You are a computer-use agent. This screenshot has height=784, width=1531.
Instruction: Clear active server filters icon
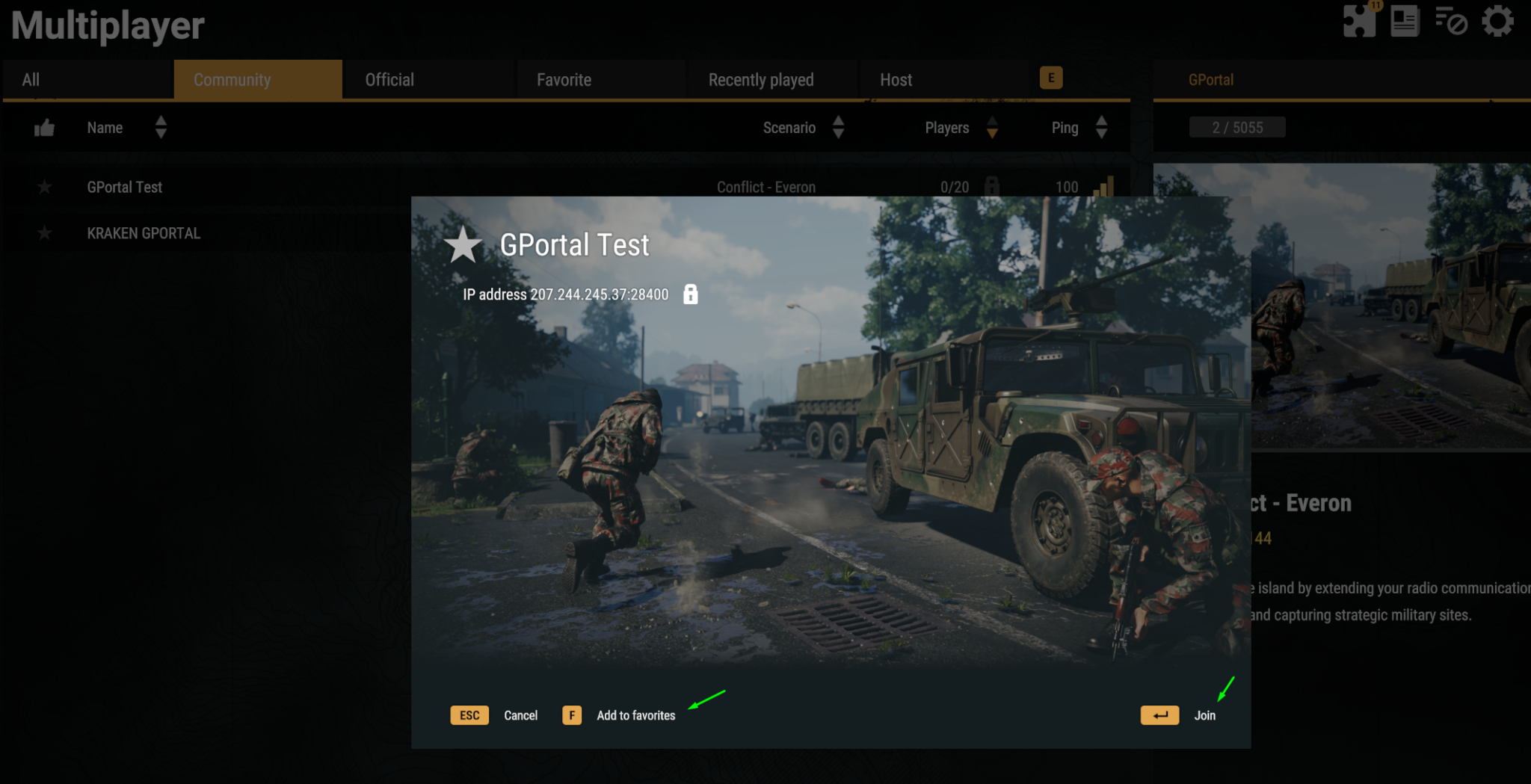click(x=1450, y=22)
